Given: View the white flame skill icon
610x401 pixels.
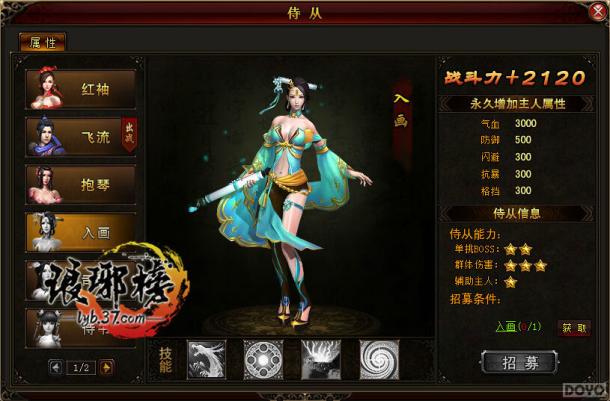Looking at the screenshot, I should pyautogui.click(x=322, y=357).
